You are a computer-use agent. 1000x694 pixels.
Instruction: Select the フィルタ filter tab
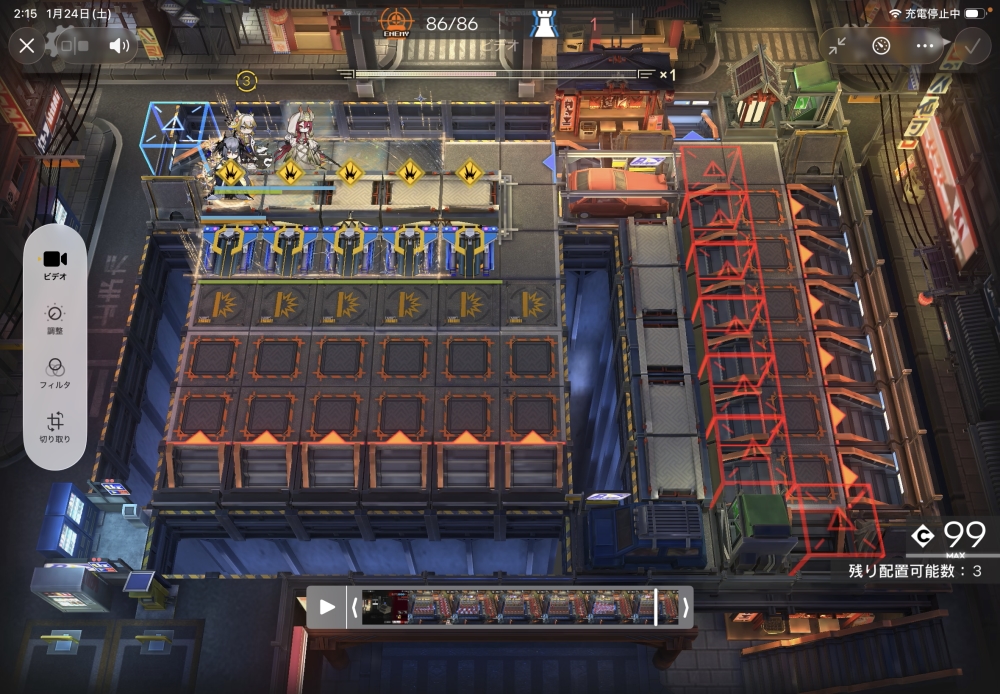click(x=55, y=373)
